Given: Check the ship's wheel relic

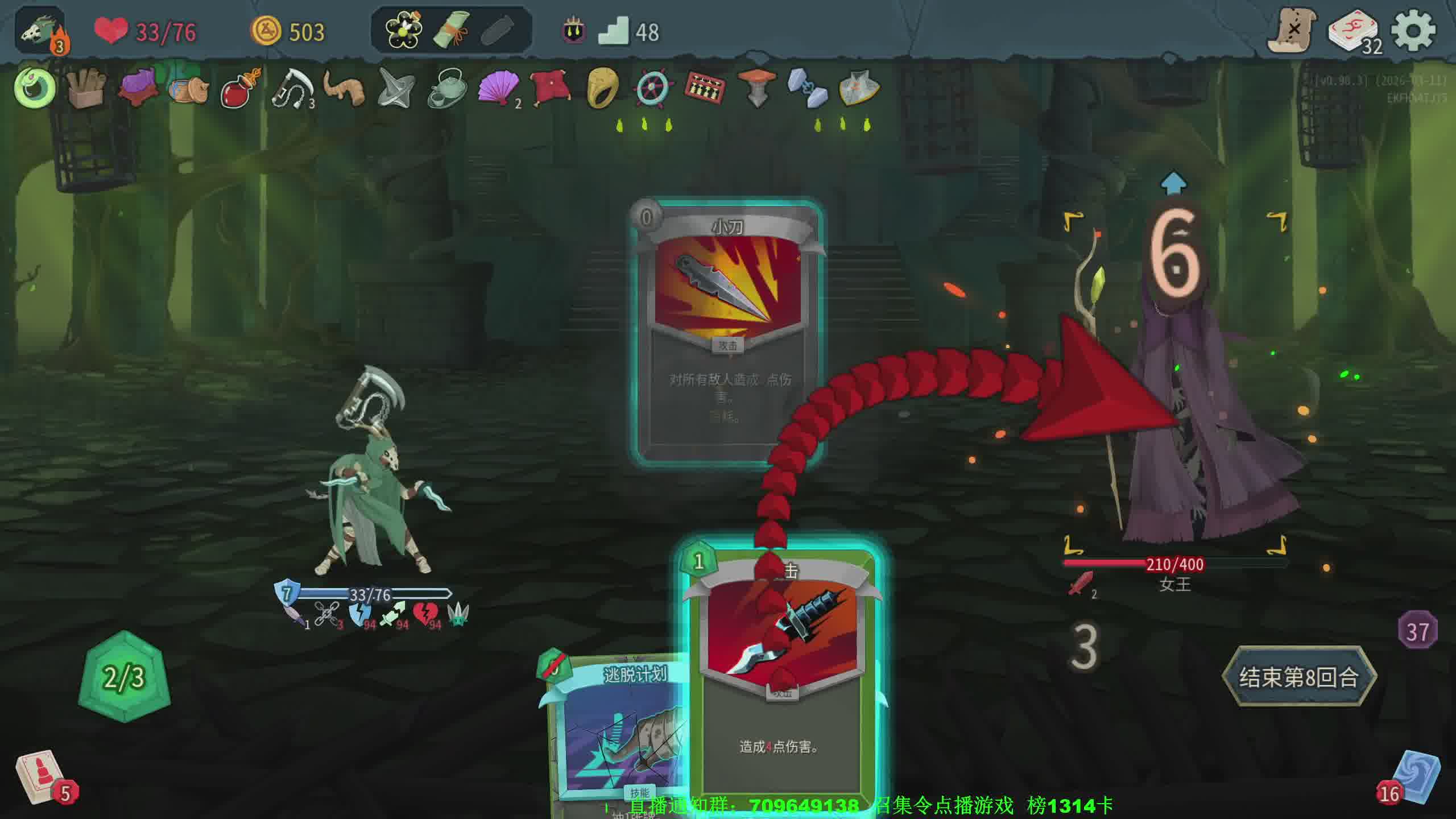Looking at the screenshot, I should tap(653, 89).
